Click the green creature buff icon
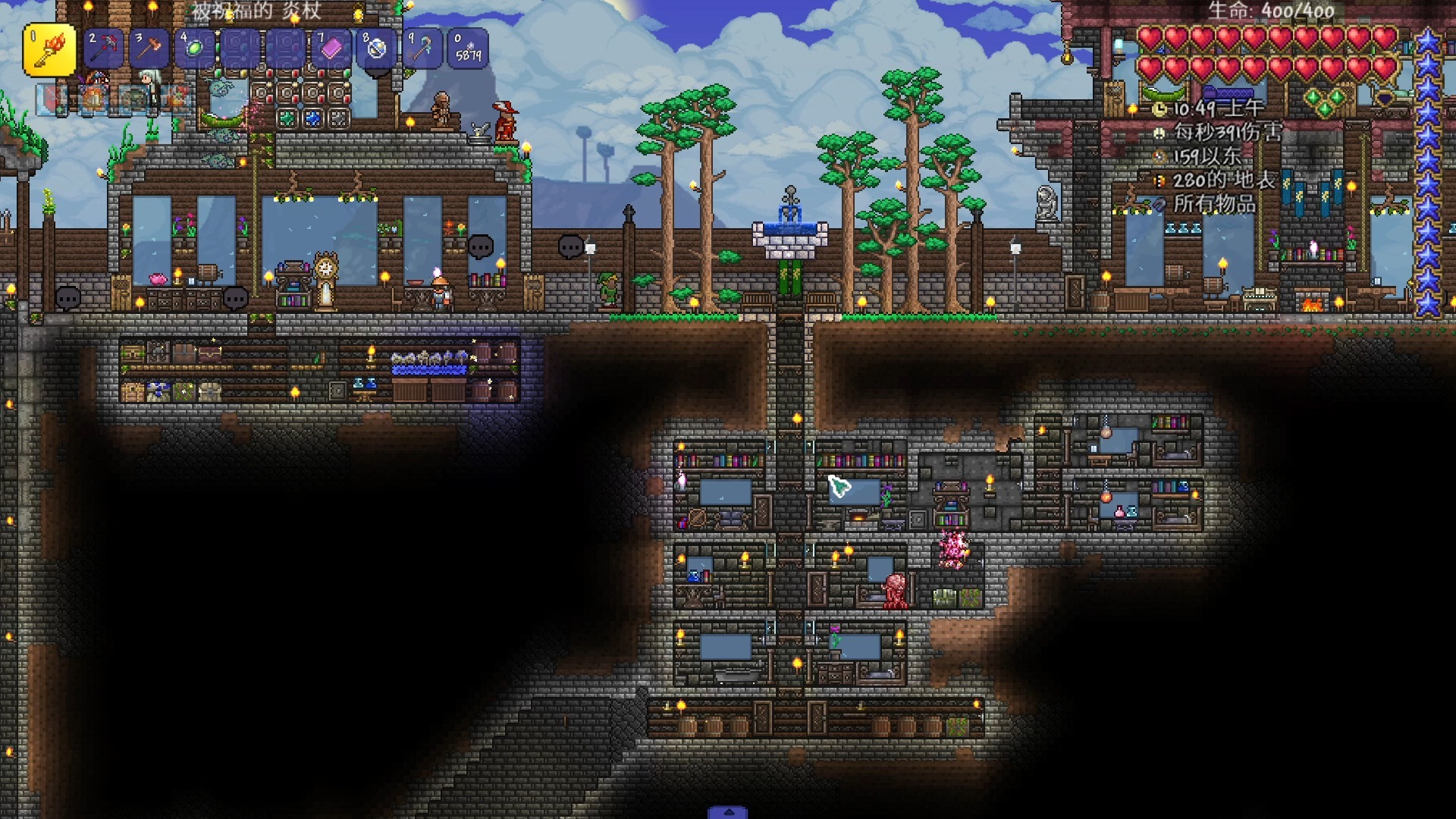Image resolution: width=1456 pixels, height=819 pixels. [x=135, y=99]
